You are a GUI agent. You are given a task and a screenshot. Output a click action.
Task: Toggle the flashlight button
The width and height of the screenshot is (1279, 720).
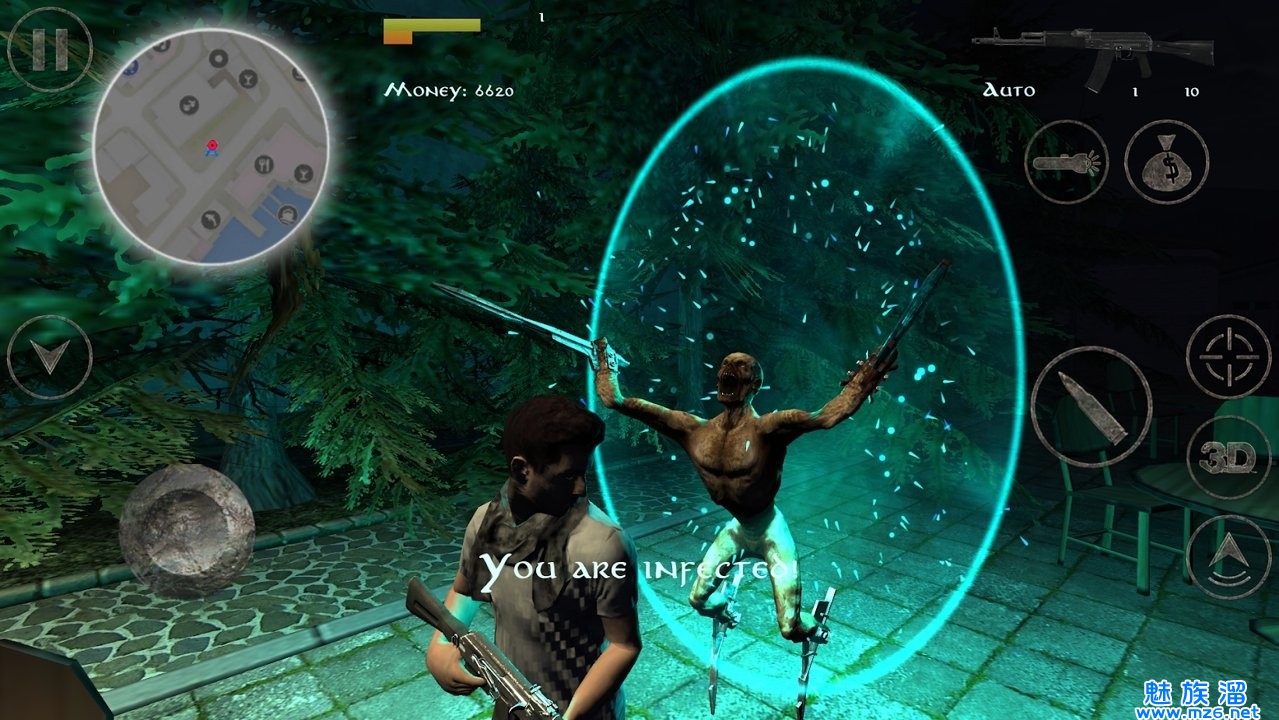1066,162
